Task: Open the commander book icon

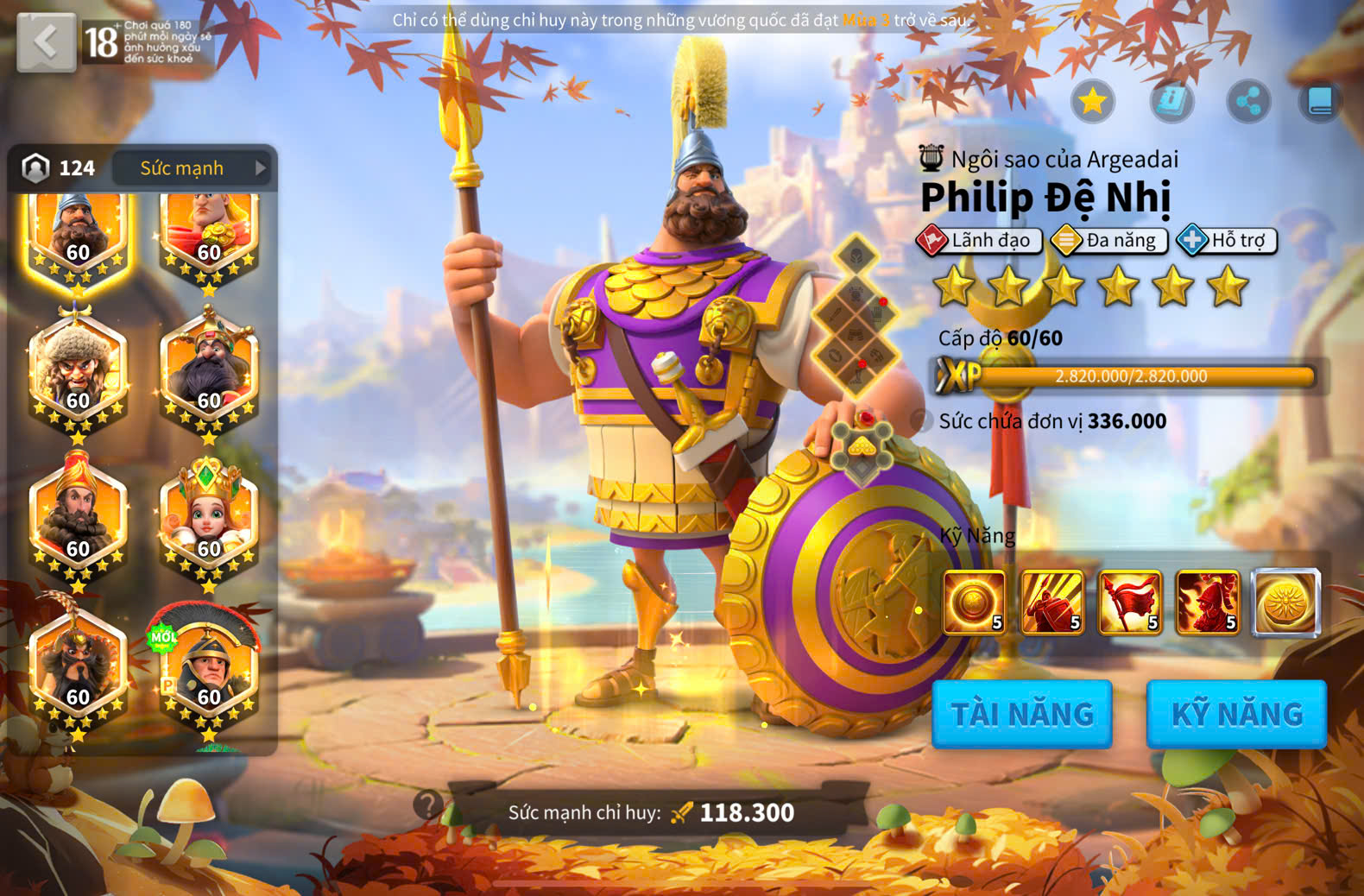Action: (1320, 102)
